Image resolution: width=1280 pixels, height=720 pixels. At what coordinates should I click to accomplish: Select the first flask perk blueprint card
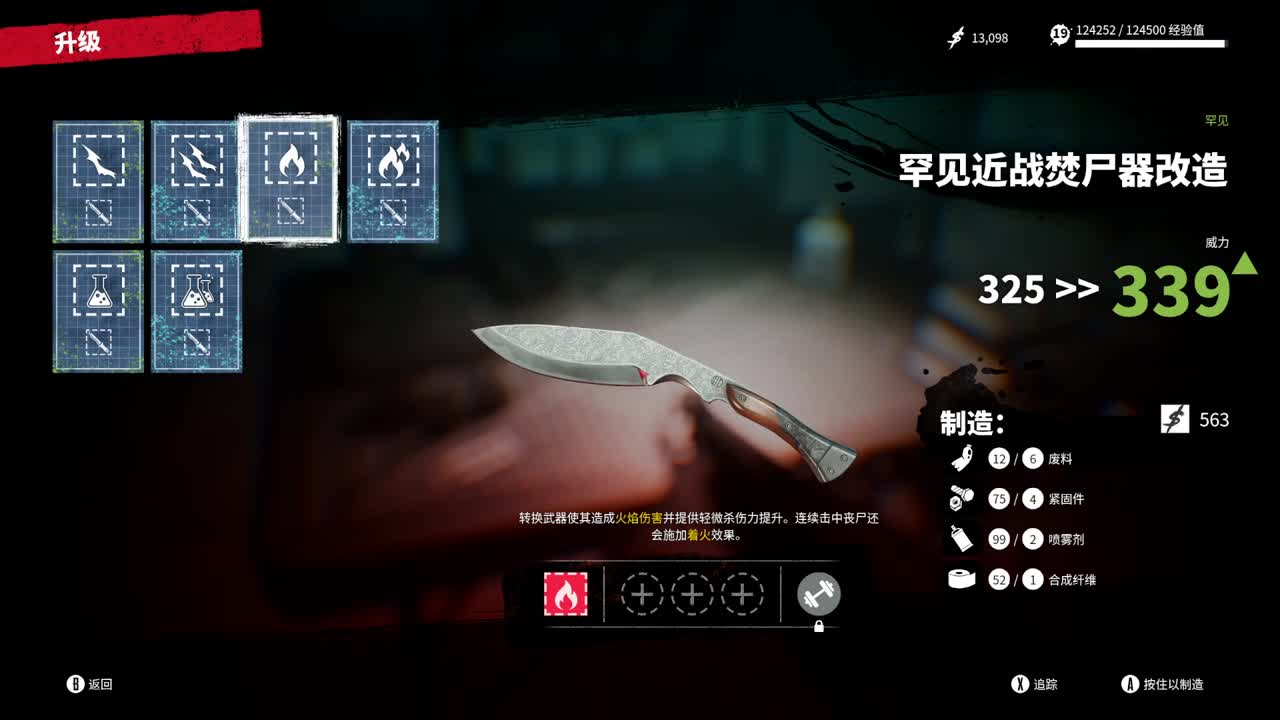97,310
